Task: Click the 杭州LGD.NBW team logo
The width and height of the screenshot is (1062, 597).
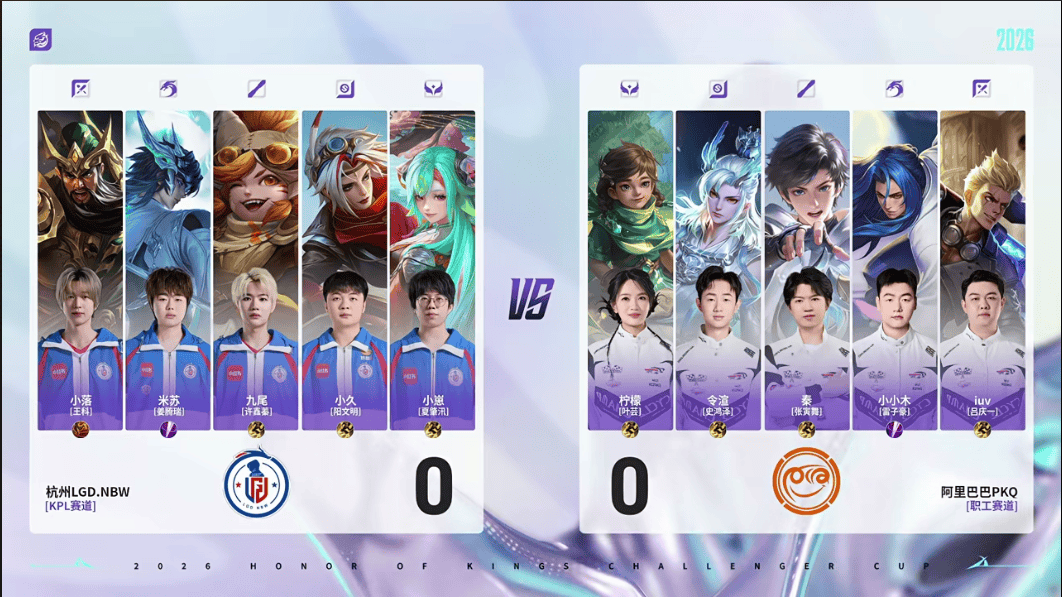Action: point(256,483)
